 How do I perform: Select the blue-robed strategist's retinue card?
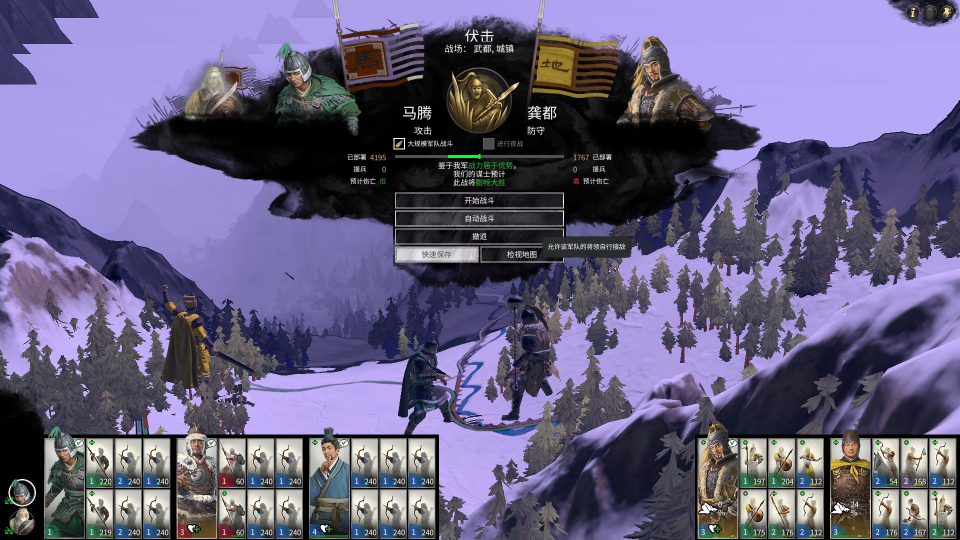click(329, 487)
